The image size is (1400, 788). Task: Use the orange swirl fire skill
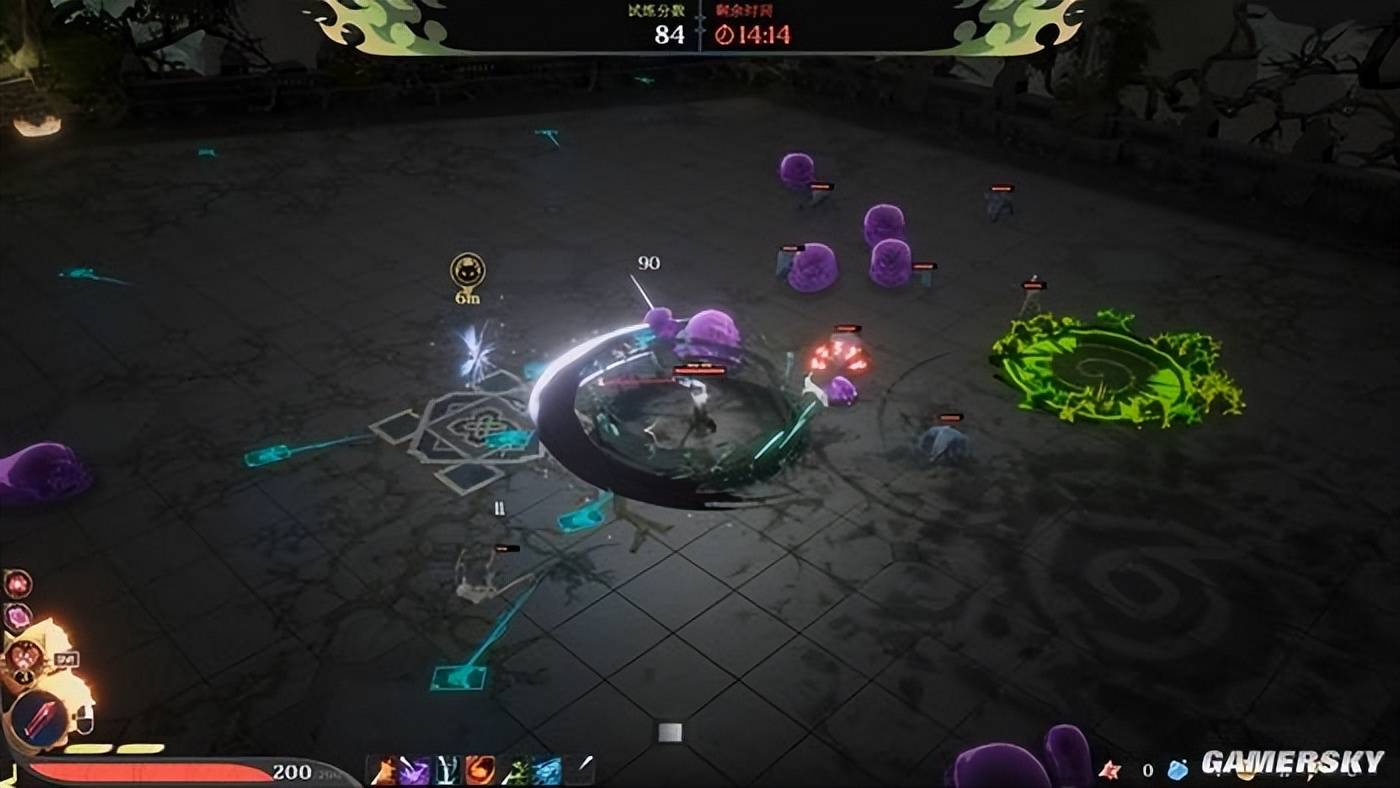pyautogui.click(x=480, y=771)
